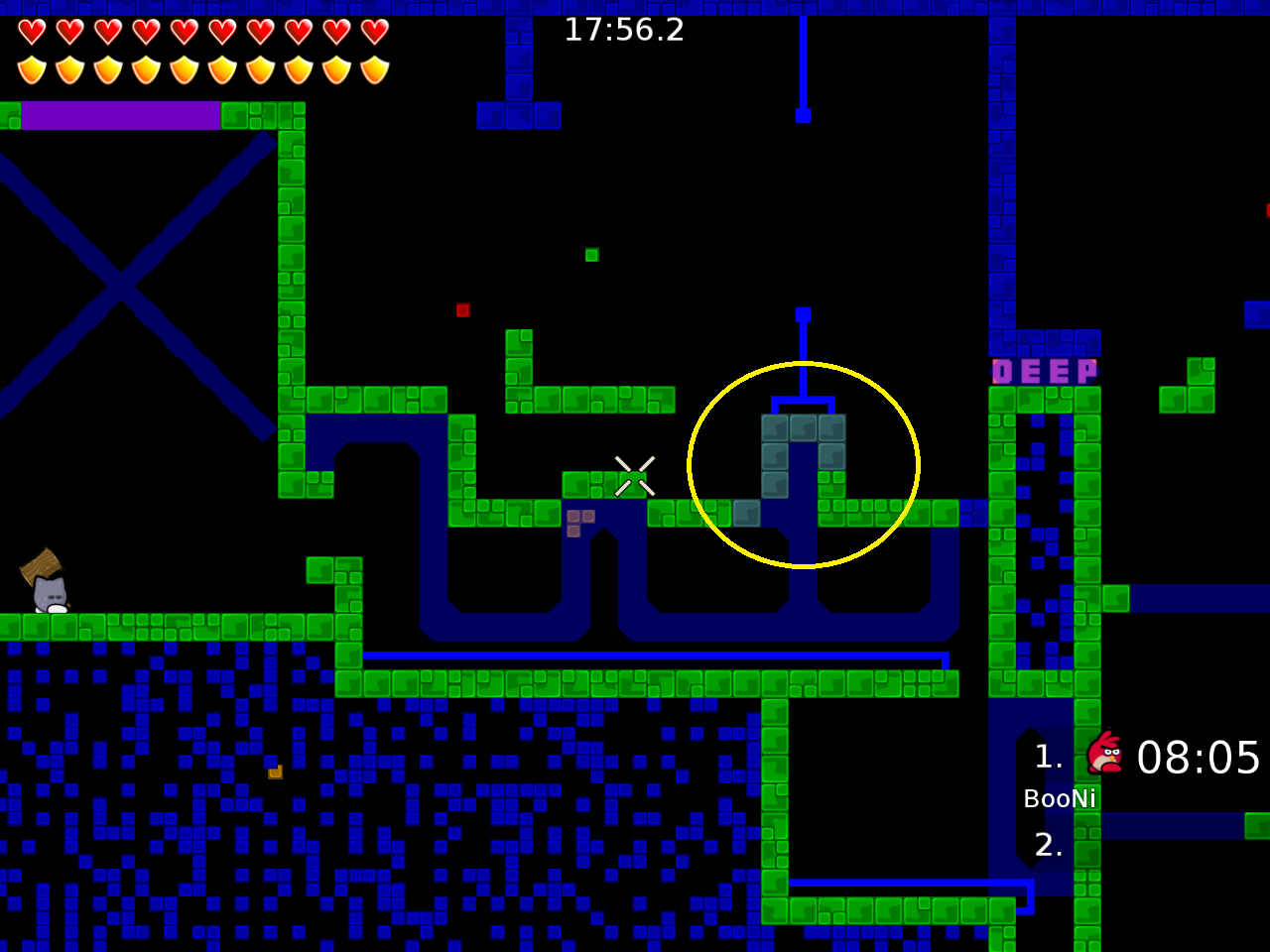Click the first red heart in the health bar
The width and height of the screenshot is (1270, 952).
point(31,31)
